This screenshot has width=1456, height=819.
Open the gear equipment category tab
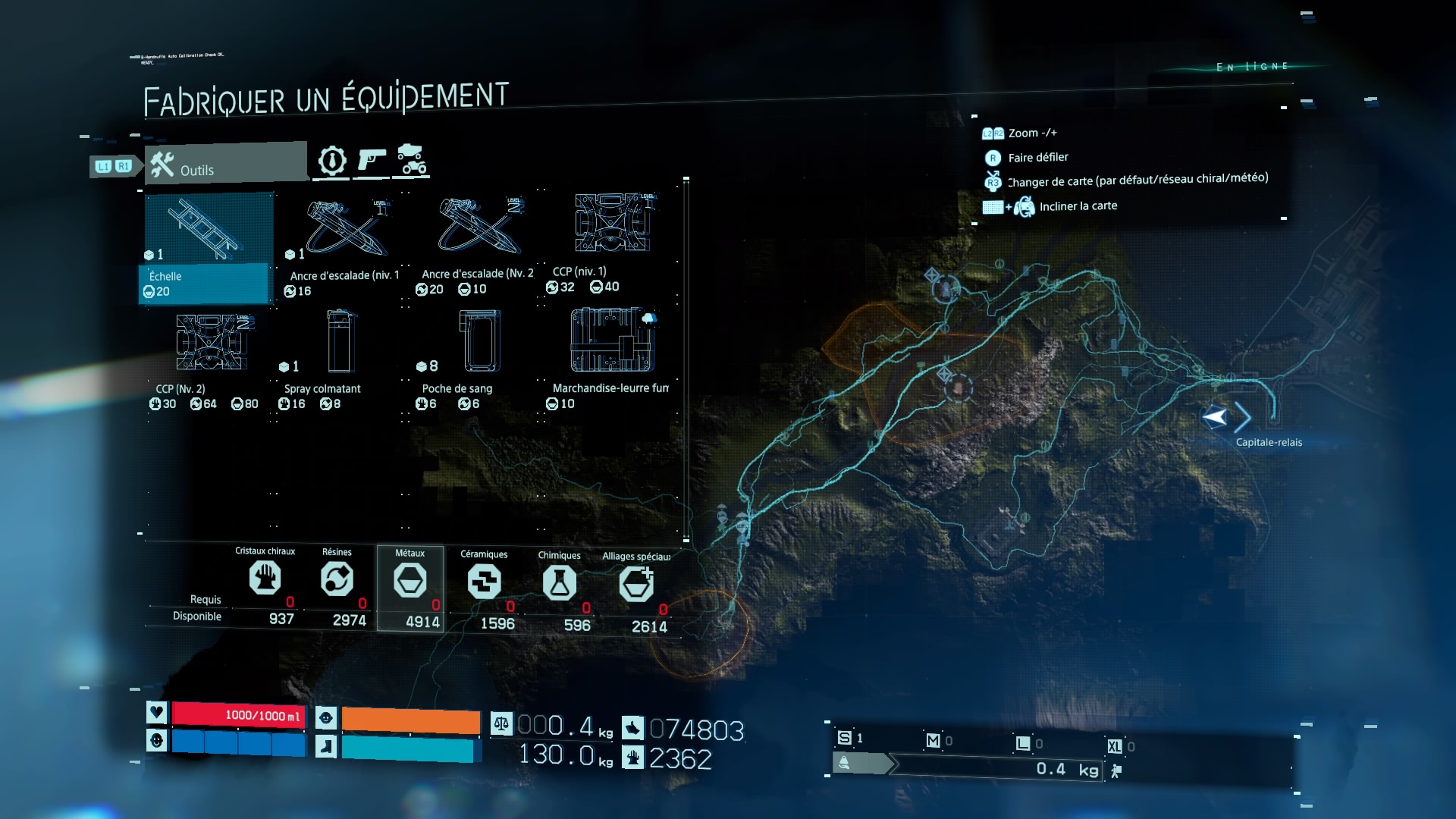point(332,161)
